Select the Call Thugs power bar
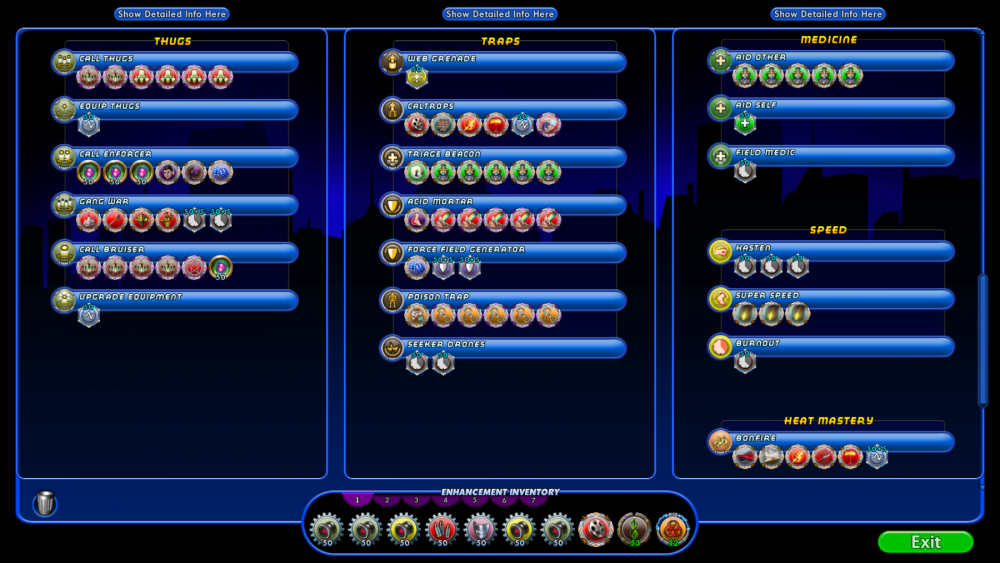The width and height of the screenshot is (1000, 563). pos(185,61)
